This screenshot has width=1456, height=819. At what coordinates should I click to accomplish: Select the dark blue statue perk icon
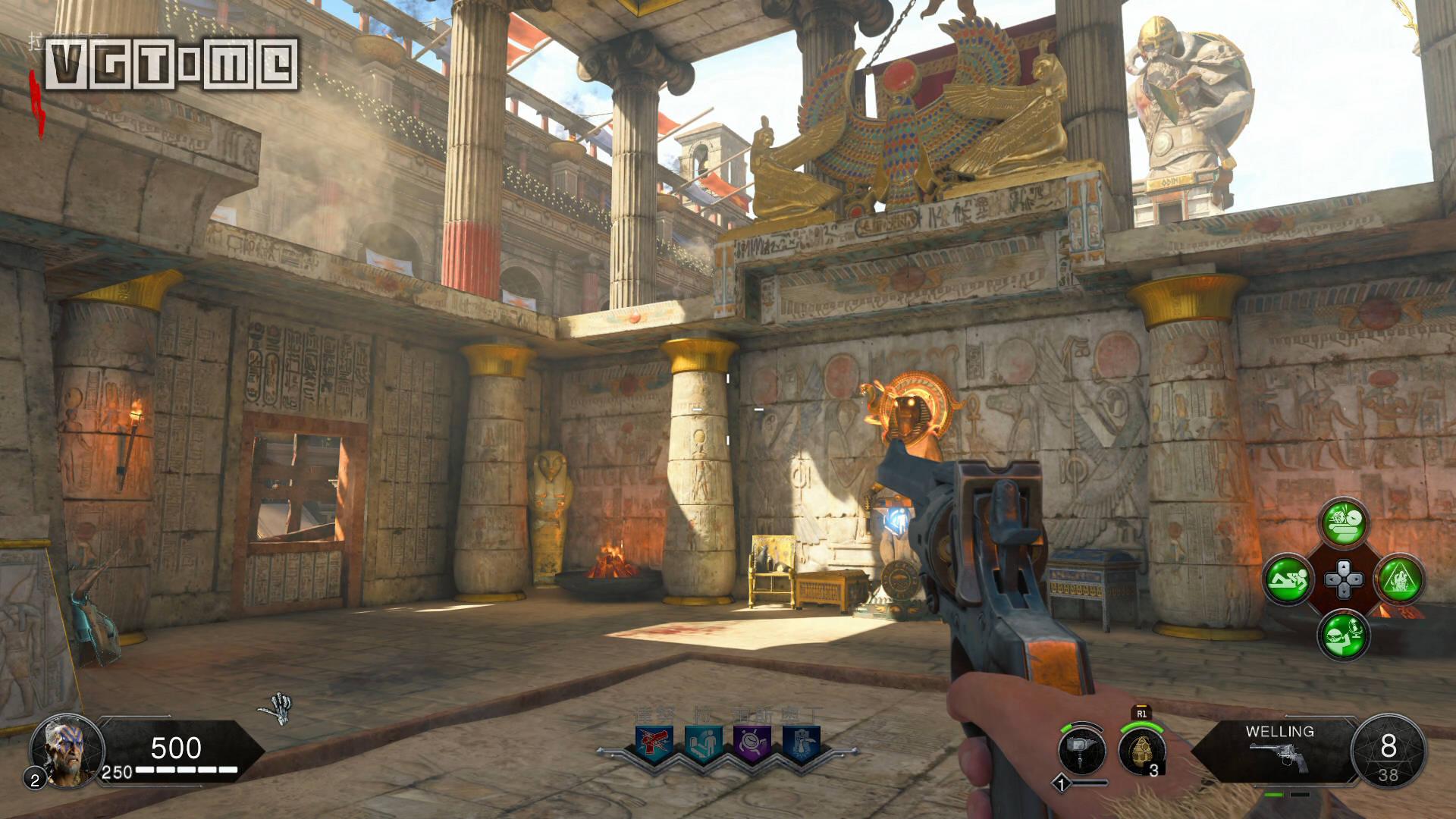(x=800, y=743)
